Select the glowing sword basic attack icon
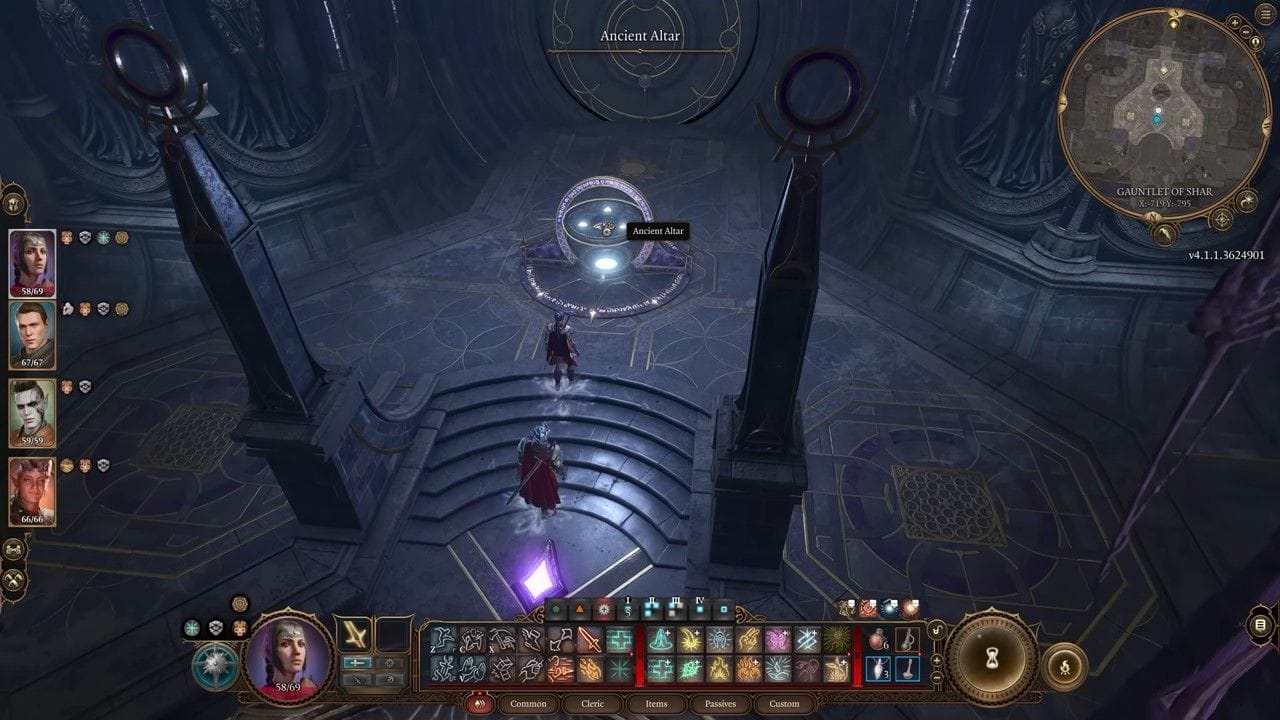This screenshot has height=720, width=1280. 590,637
